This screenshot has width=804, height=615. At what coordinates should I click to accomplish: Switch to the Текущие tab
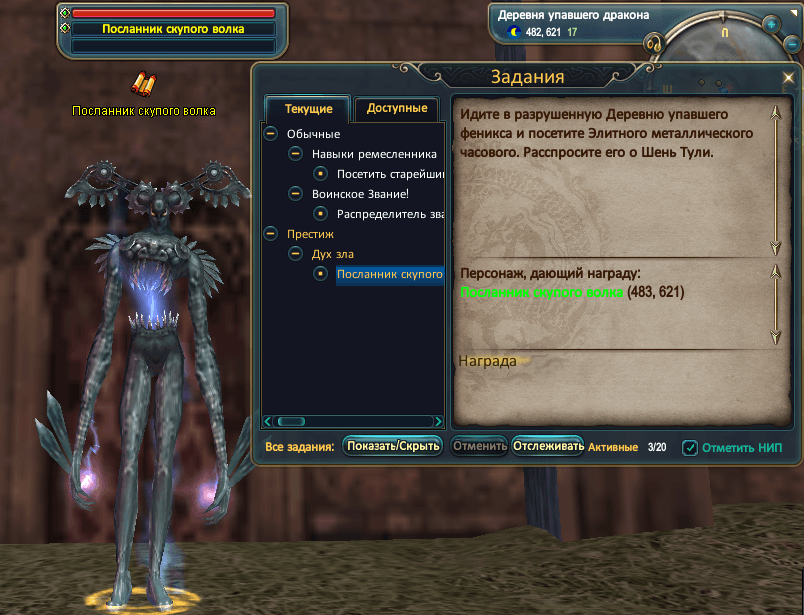click(307, 109)
